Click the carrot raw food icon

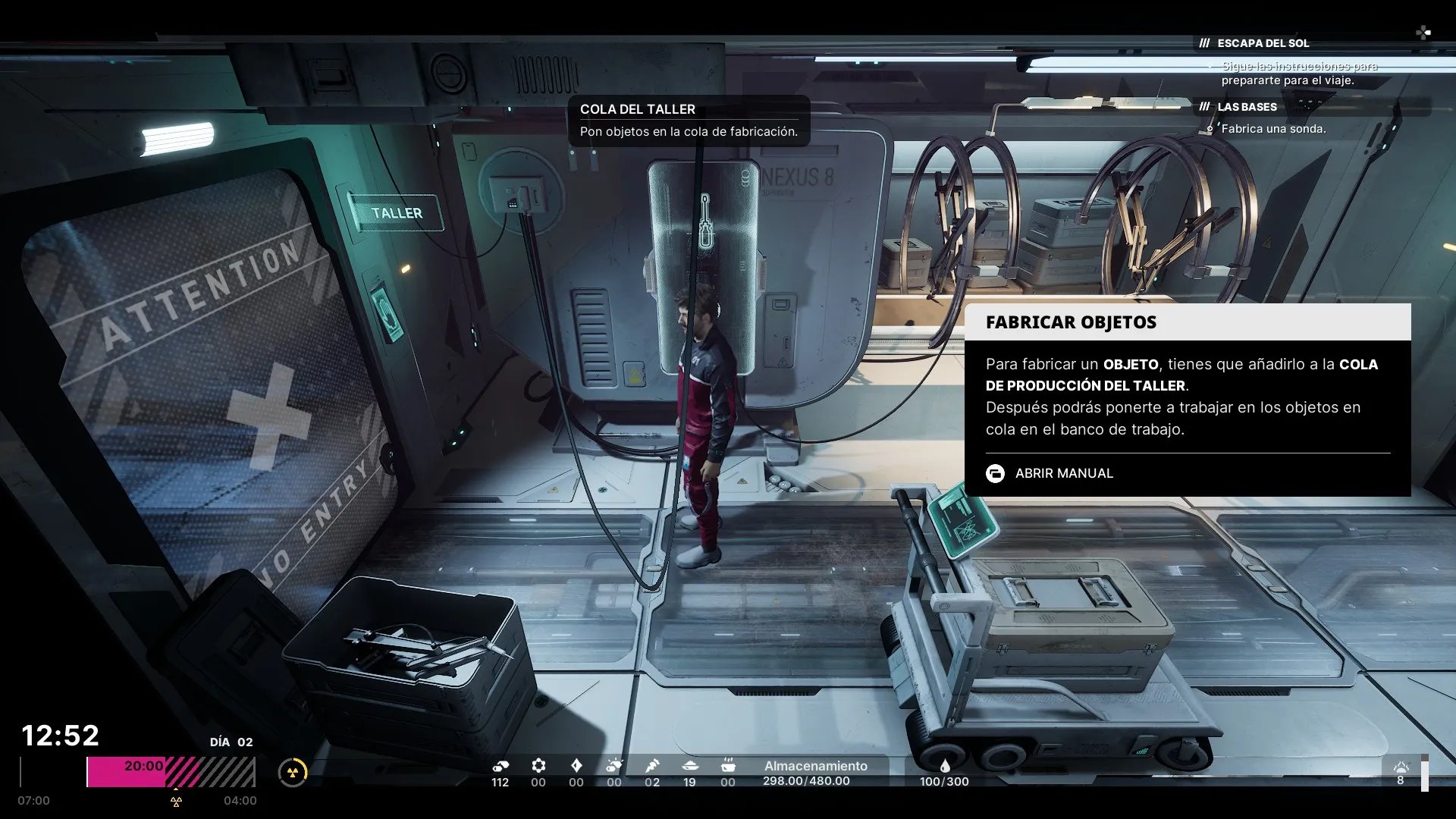[652, 766]
